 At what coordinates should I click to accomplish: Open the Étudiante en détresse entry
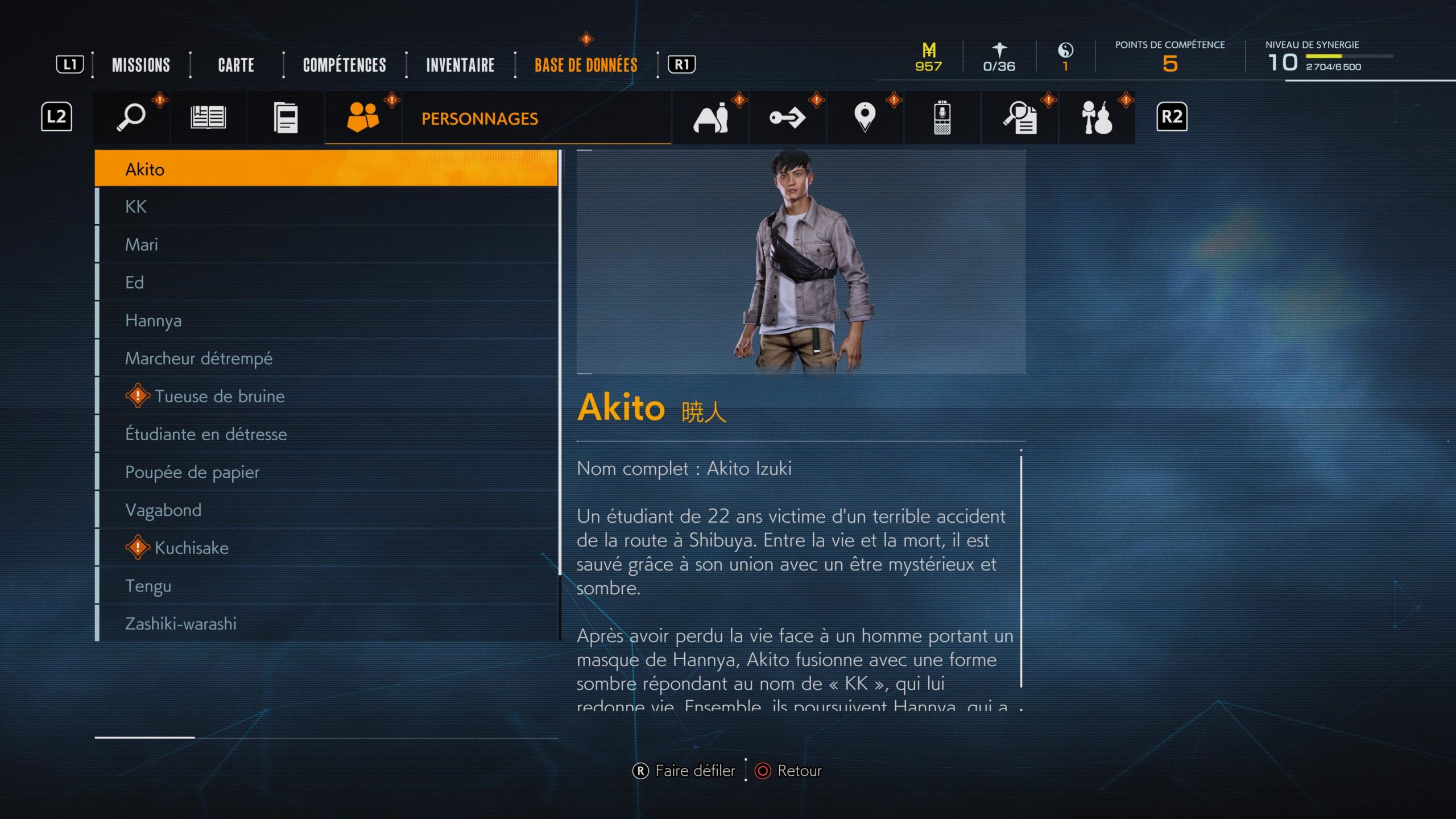tap(327, 434)
